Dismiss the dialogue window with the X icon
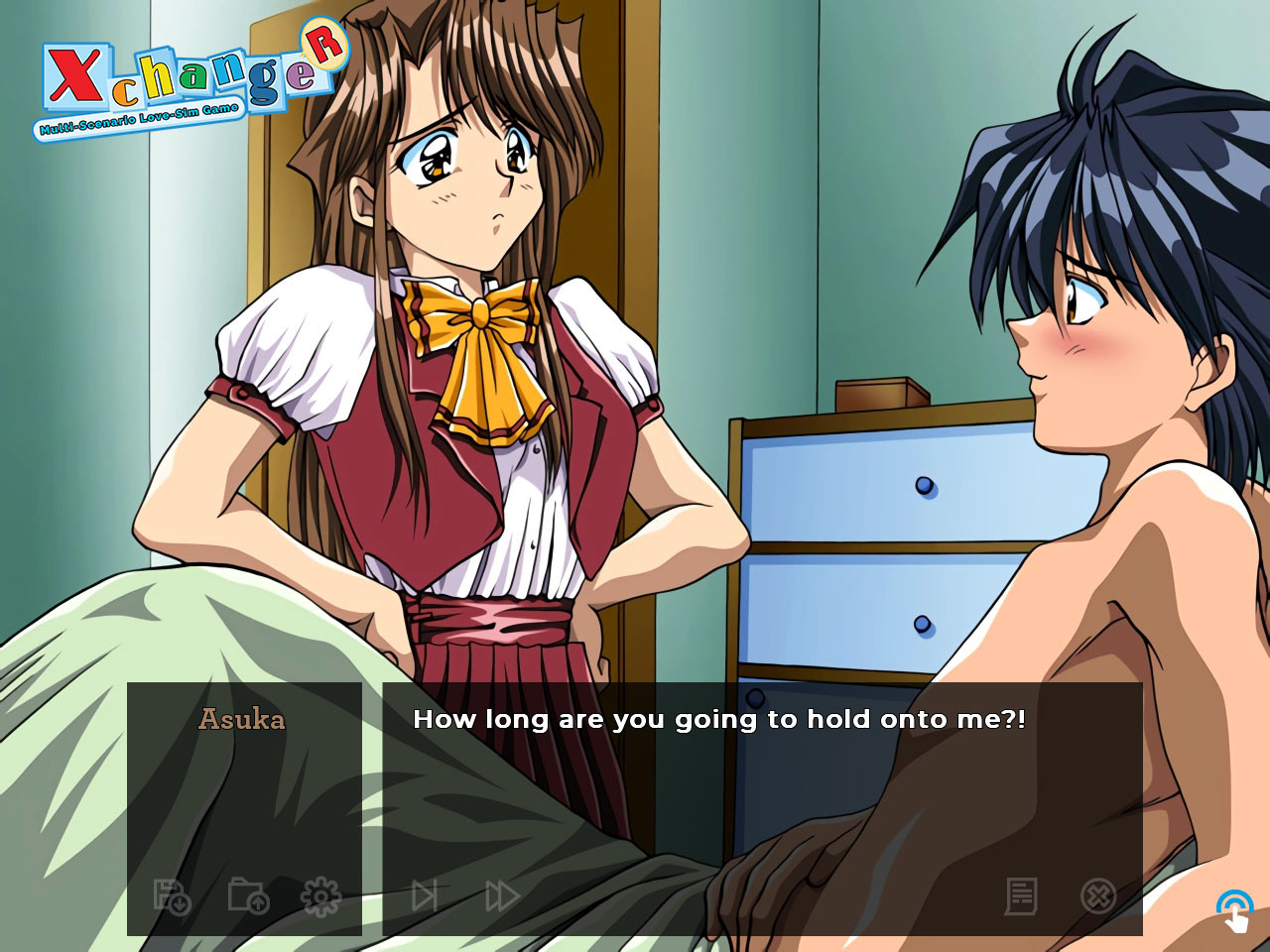 pos(1096,895)
